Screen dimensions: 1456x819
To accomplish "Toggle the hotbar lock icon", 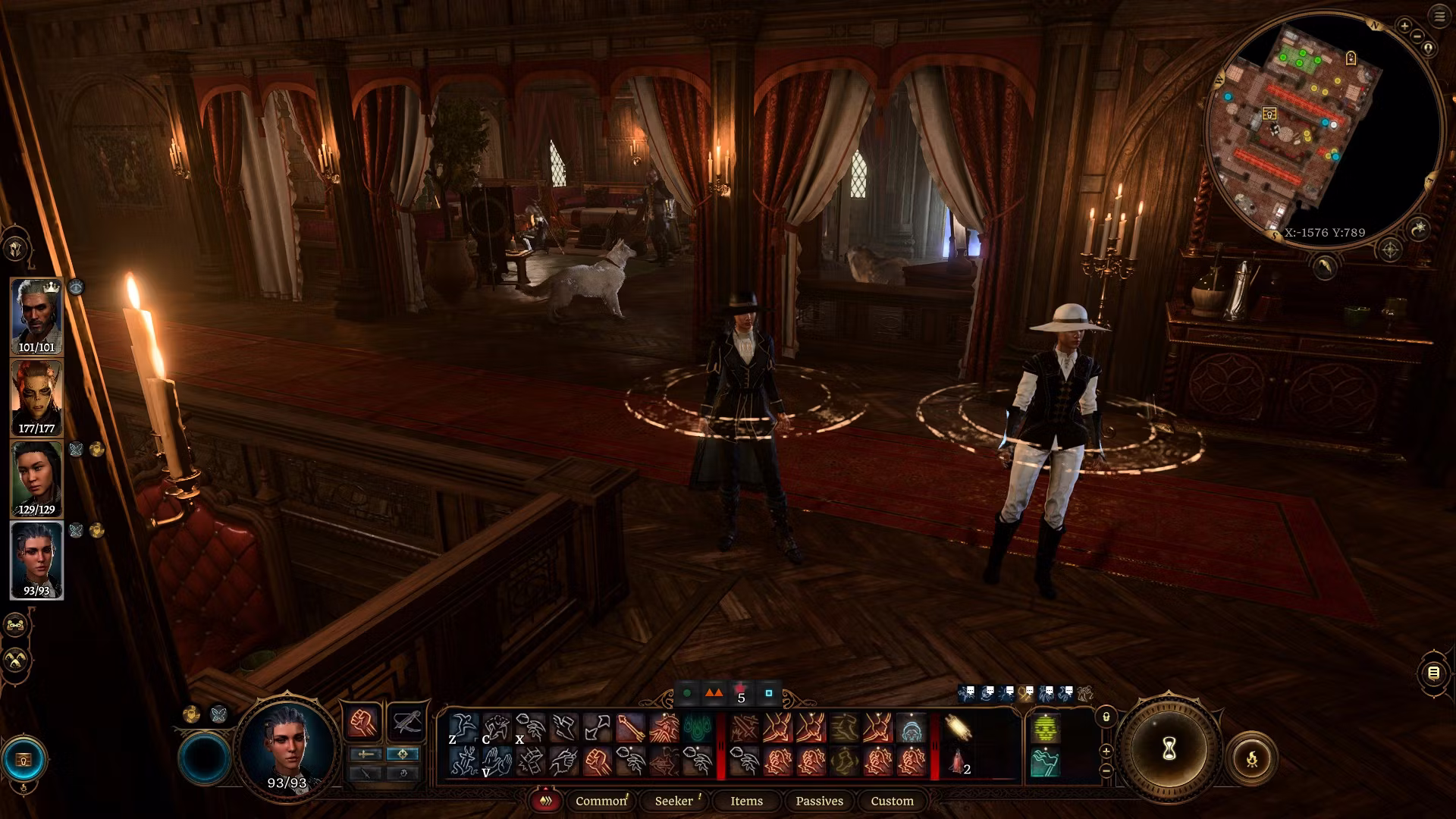I will 1106,717.
